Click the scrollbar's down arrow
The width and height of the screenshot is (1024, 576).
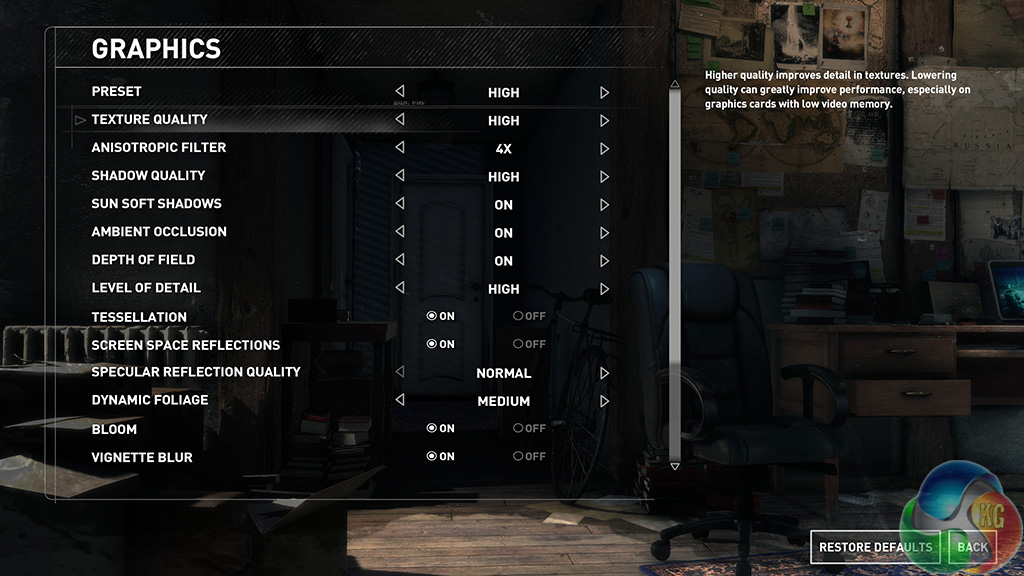pos(675,466)
